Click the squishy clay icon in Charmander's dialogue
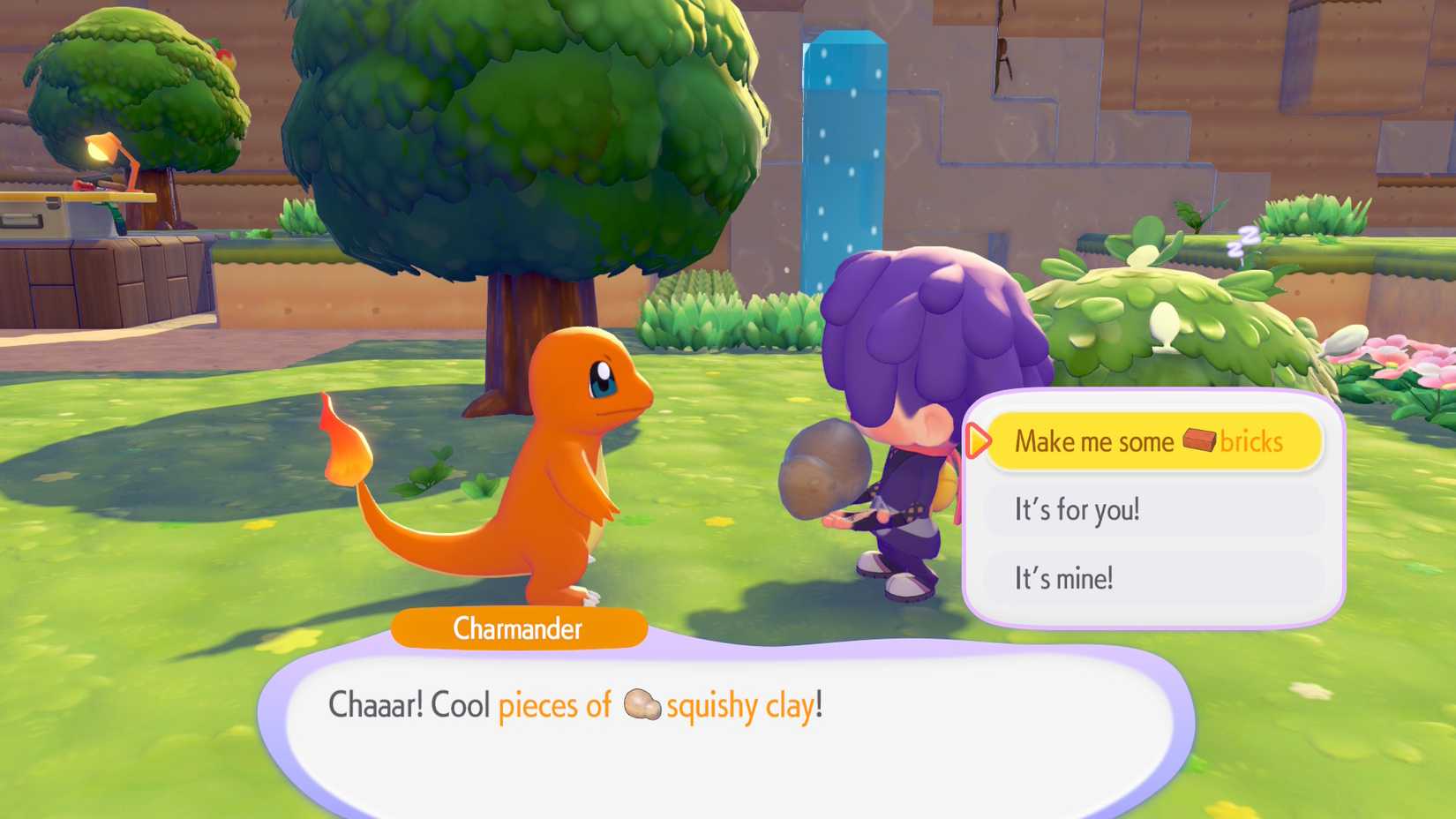1456x819 pixels. [642, 706]
